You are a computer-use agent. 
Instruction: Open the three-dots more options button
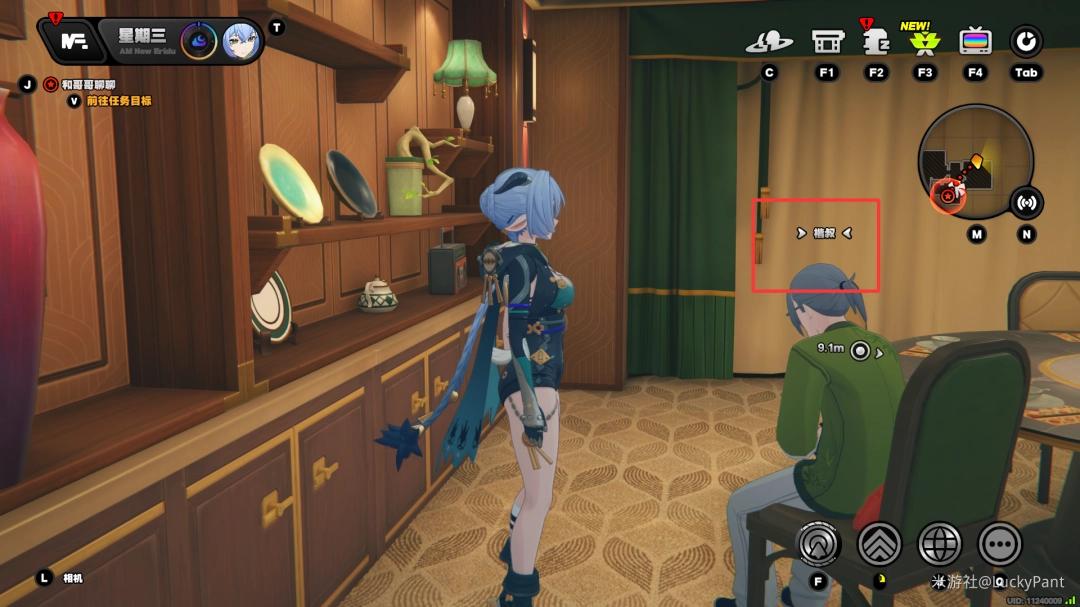click(999, 544)
